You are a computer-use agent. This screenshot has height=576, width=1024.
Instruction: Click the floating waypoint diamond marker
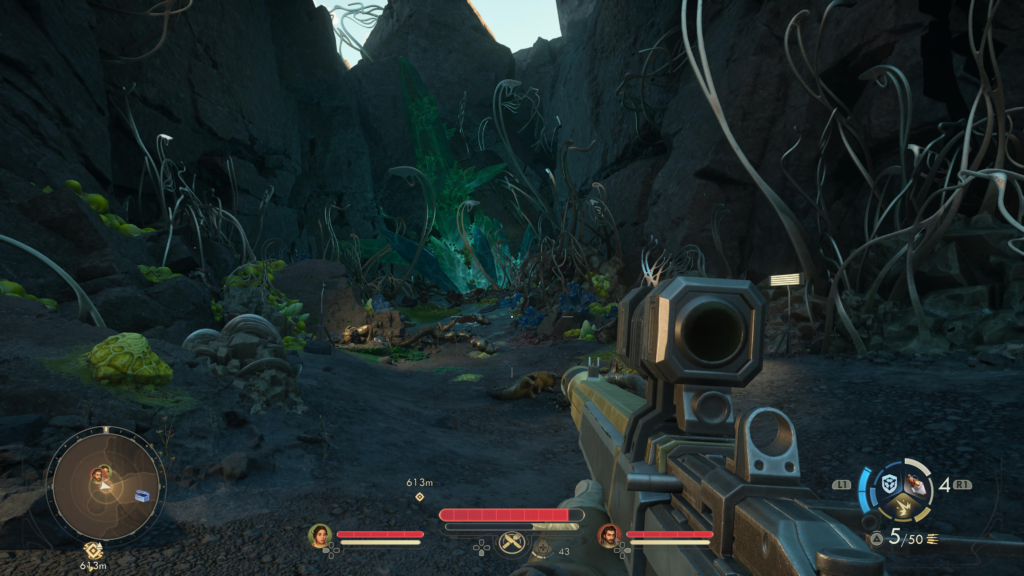tap(419, 496)
